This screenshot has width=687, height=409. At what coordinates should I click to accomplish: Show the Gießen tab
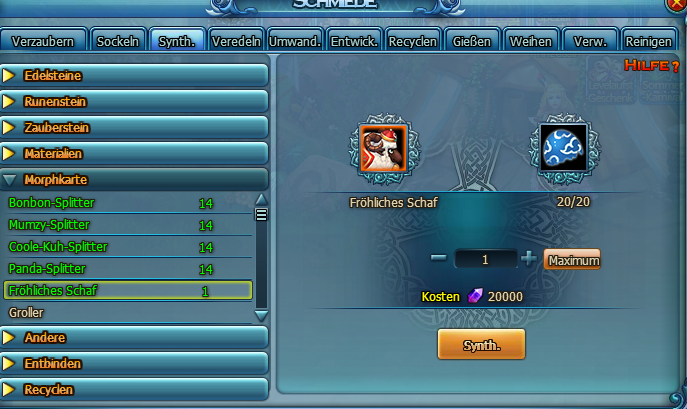click(x=471, y=41)
